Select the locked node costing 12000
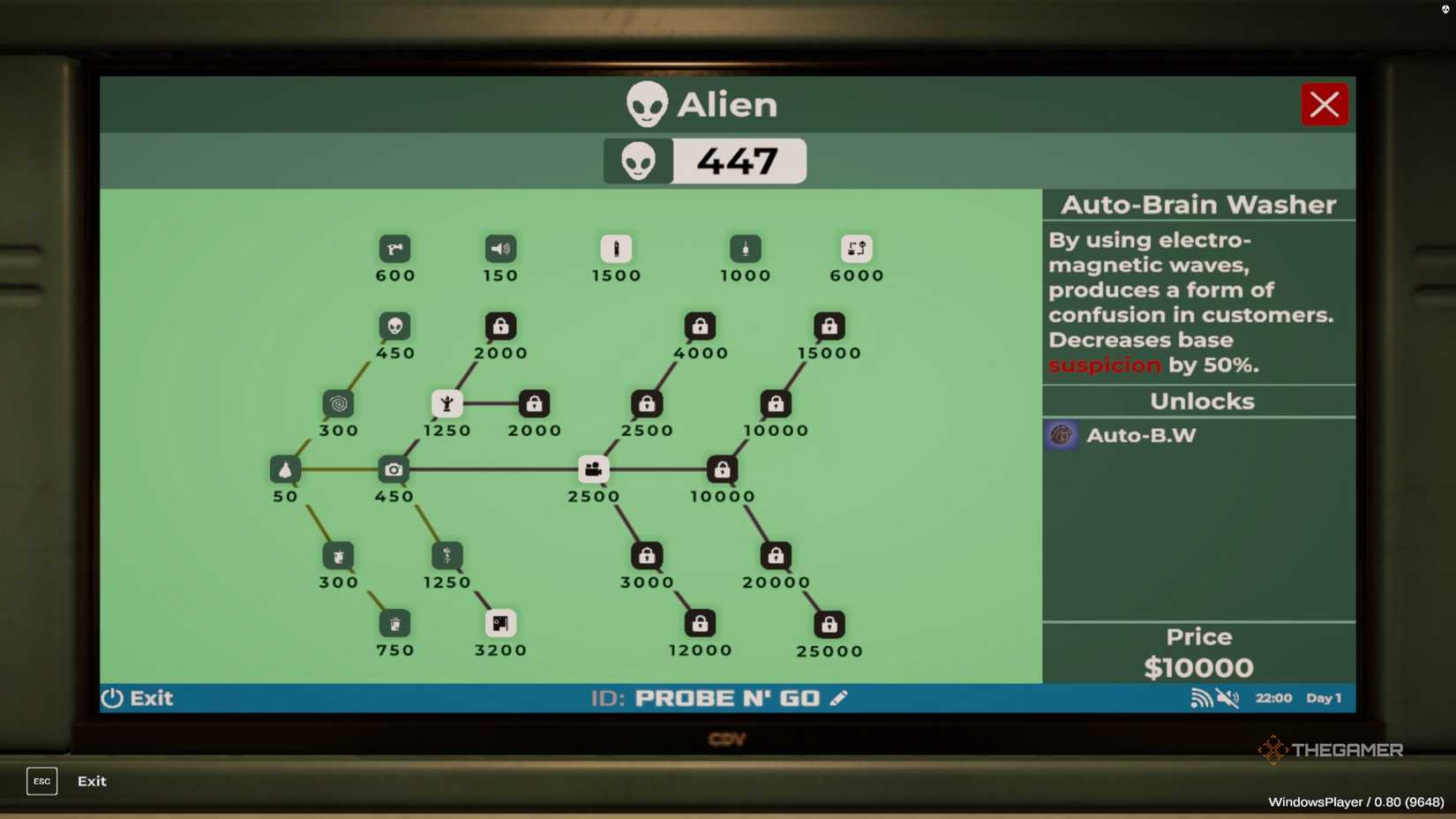Image resolution: width=1456 pixels, height=819 pixels. [700, 624]
